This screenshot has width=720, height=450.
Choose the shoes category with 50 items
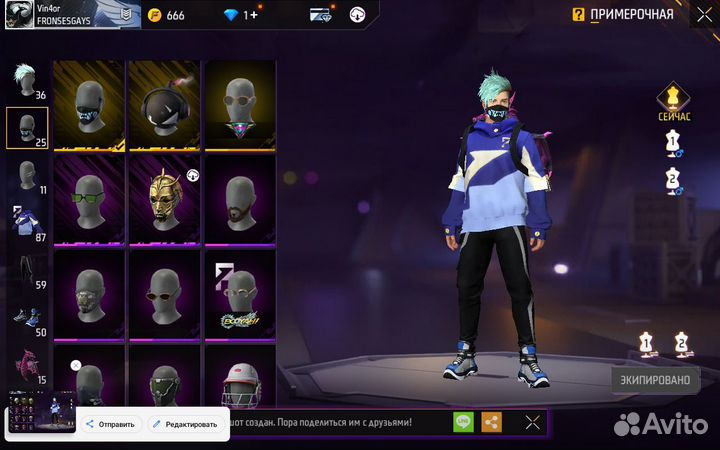click(x=25, y=319)
